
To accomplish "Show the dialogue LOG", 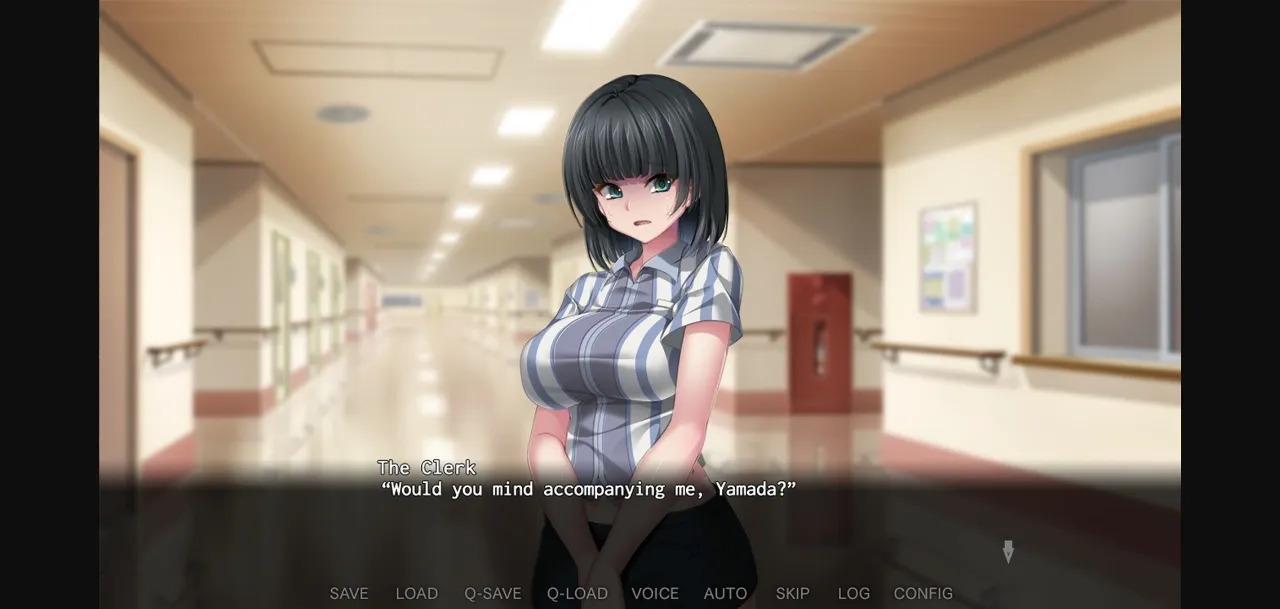I will (853, 593).
